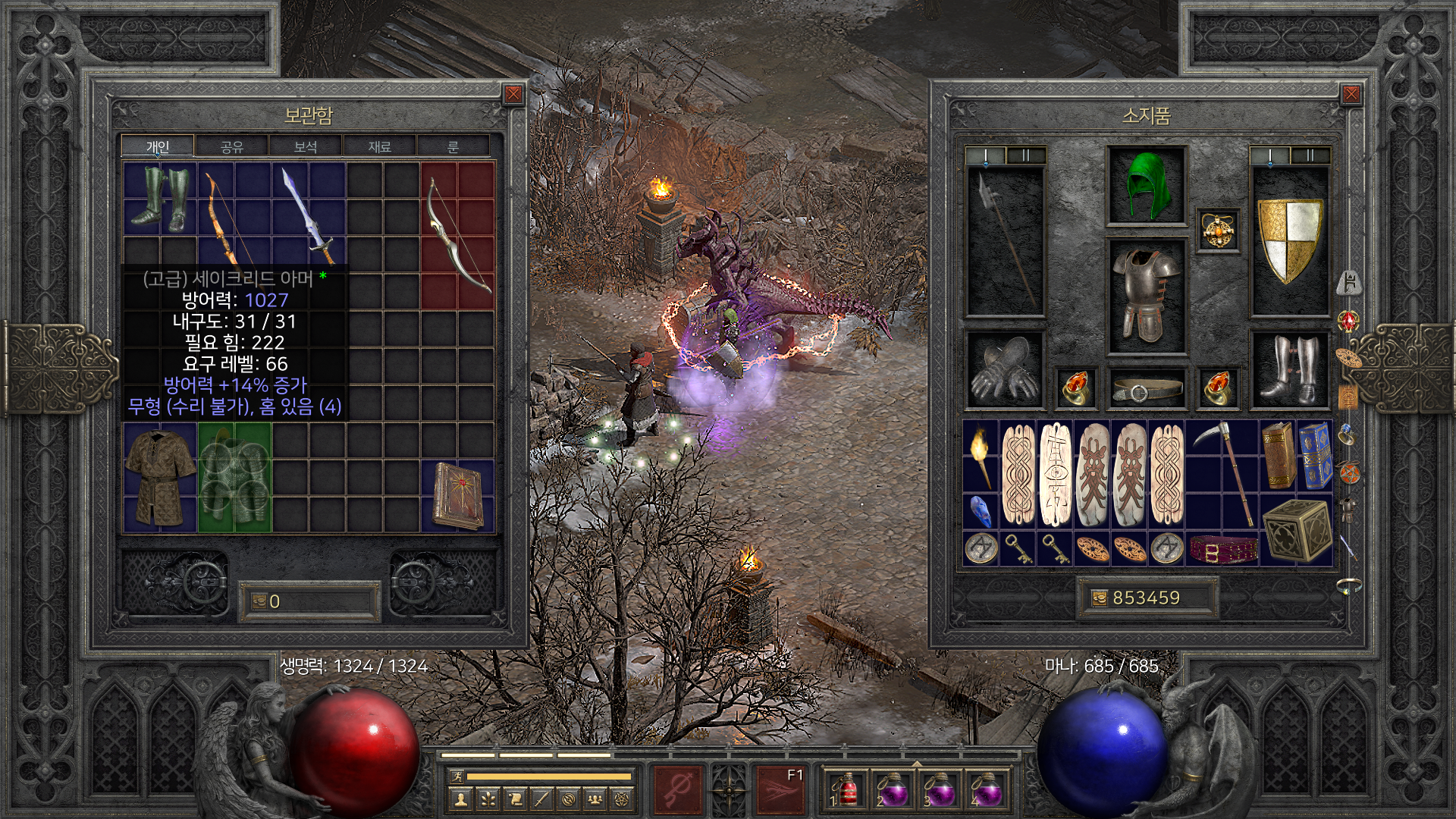Show the 룬 stash tab
The image size is (1456, 819).
(453, 147)
